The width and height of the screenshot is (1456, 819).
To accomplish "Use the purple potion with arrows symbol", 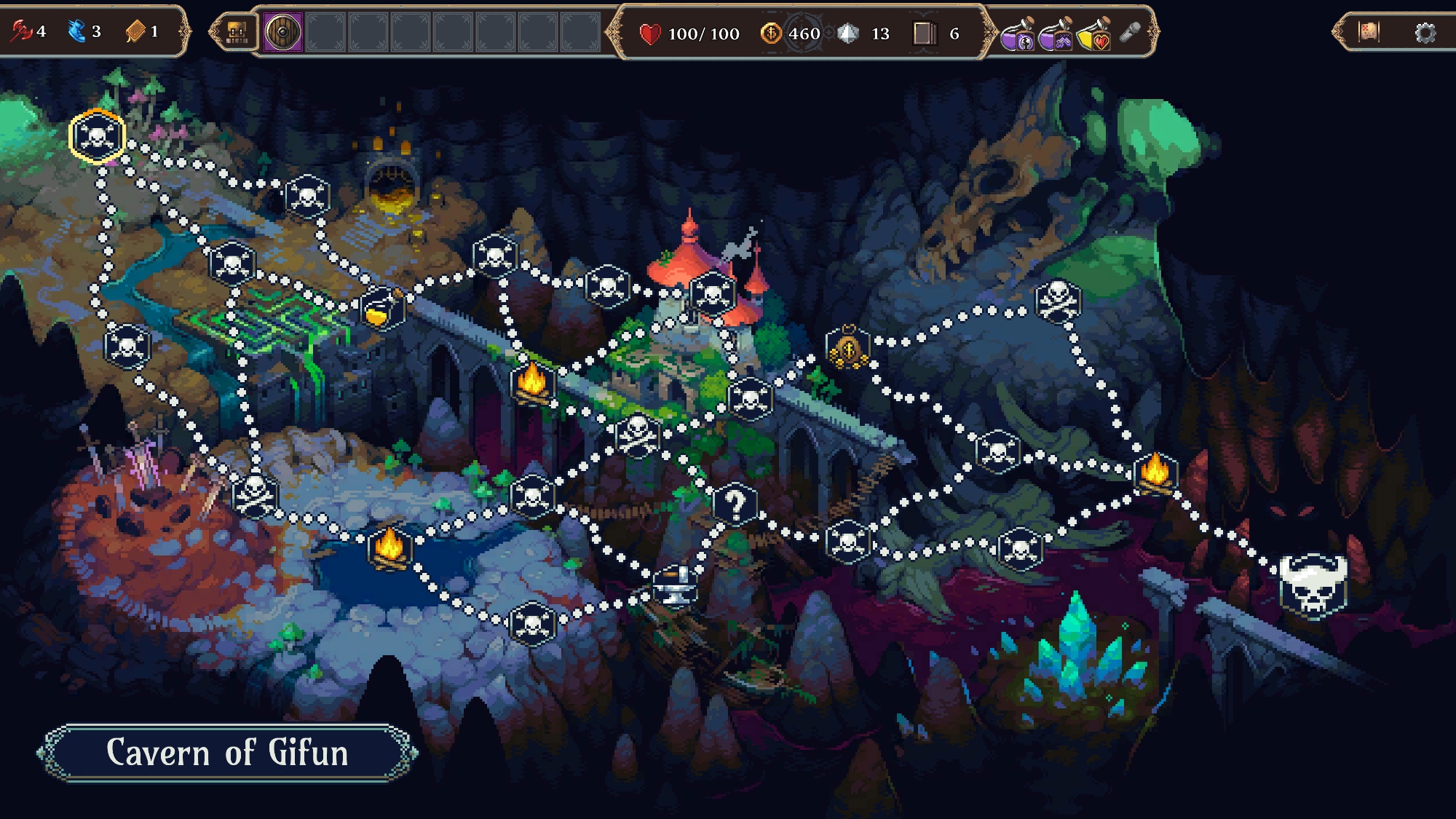I will pyautogui.click(x=1055, y=34).
